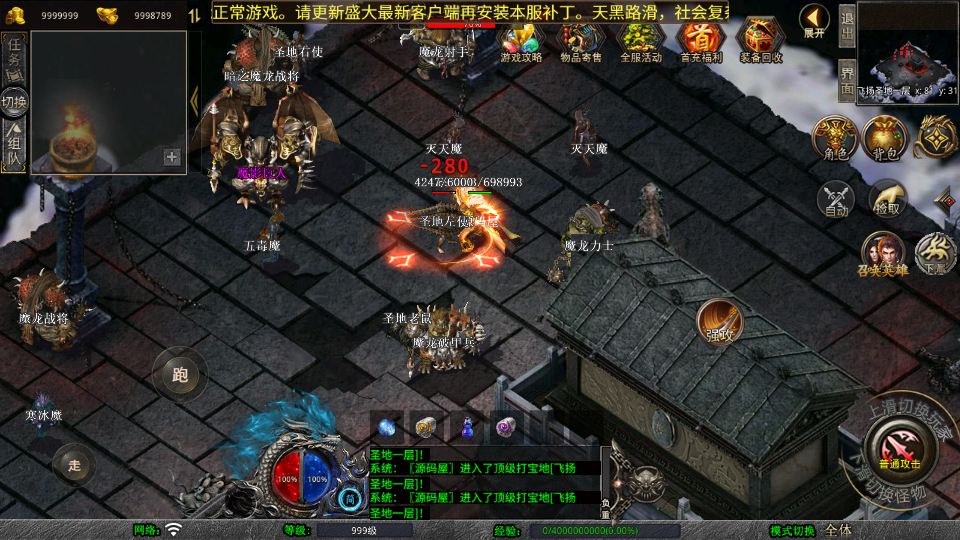Open the 全服活动 server events icon
Screen dimensions: 960x540
(x=641, y=40)
